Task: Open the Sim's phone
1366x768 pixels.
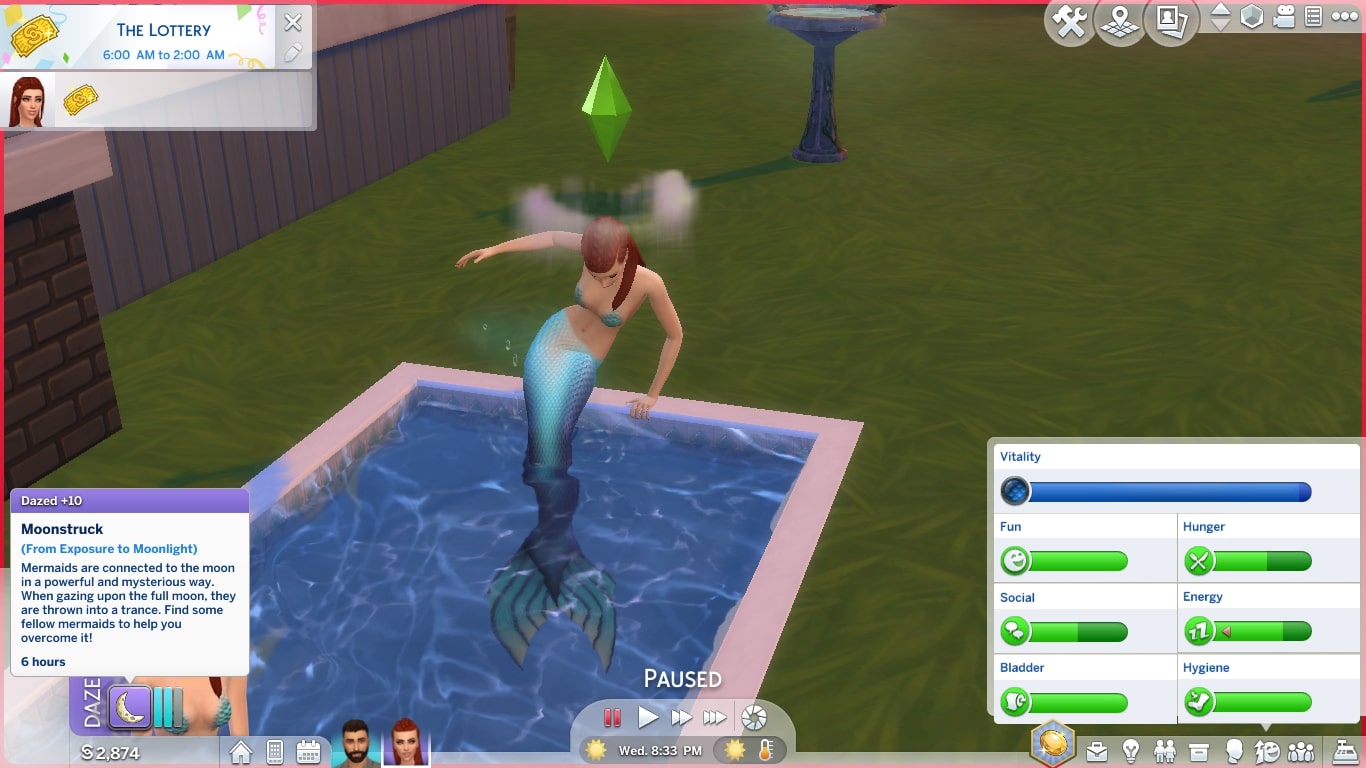Action: (x=274, y=752)
